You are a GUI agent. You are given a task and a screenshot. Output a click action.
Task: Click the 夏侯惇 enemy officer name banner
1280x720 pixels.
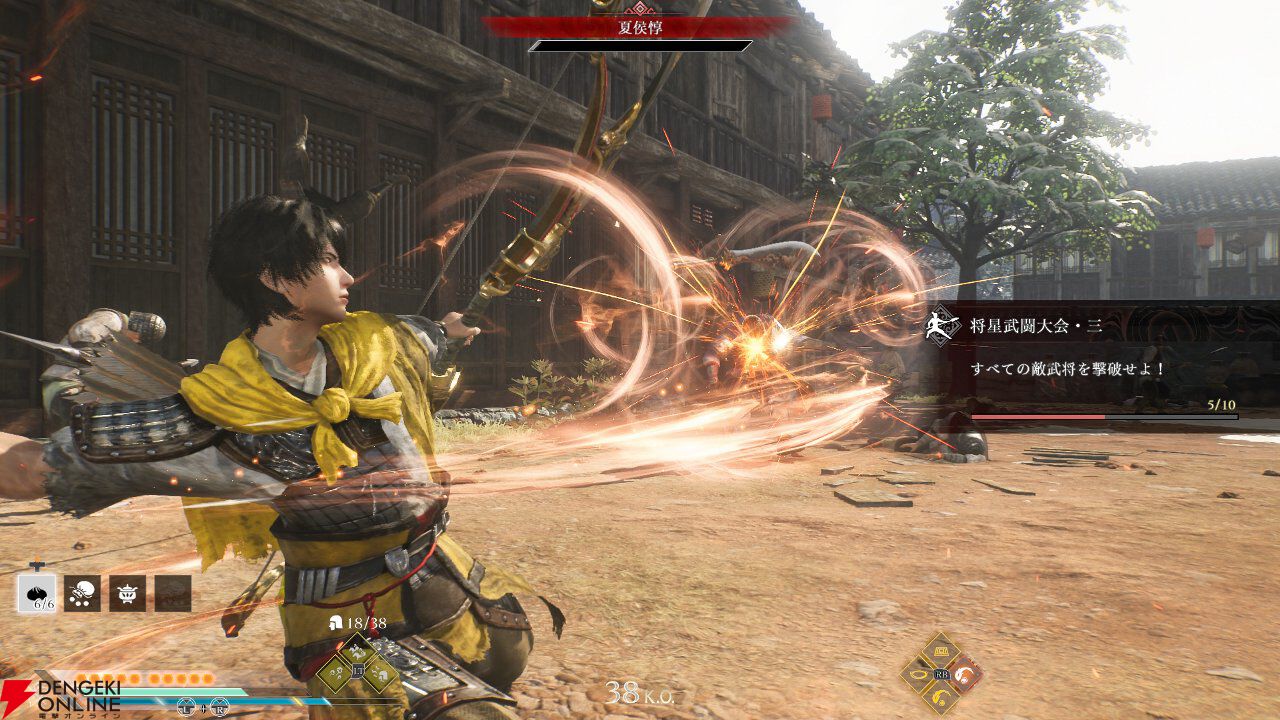point(640,27)
